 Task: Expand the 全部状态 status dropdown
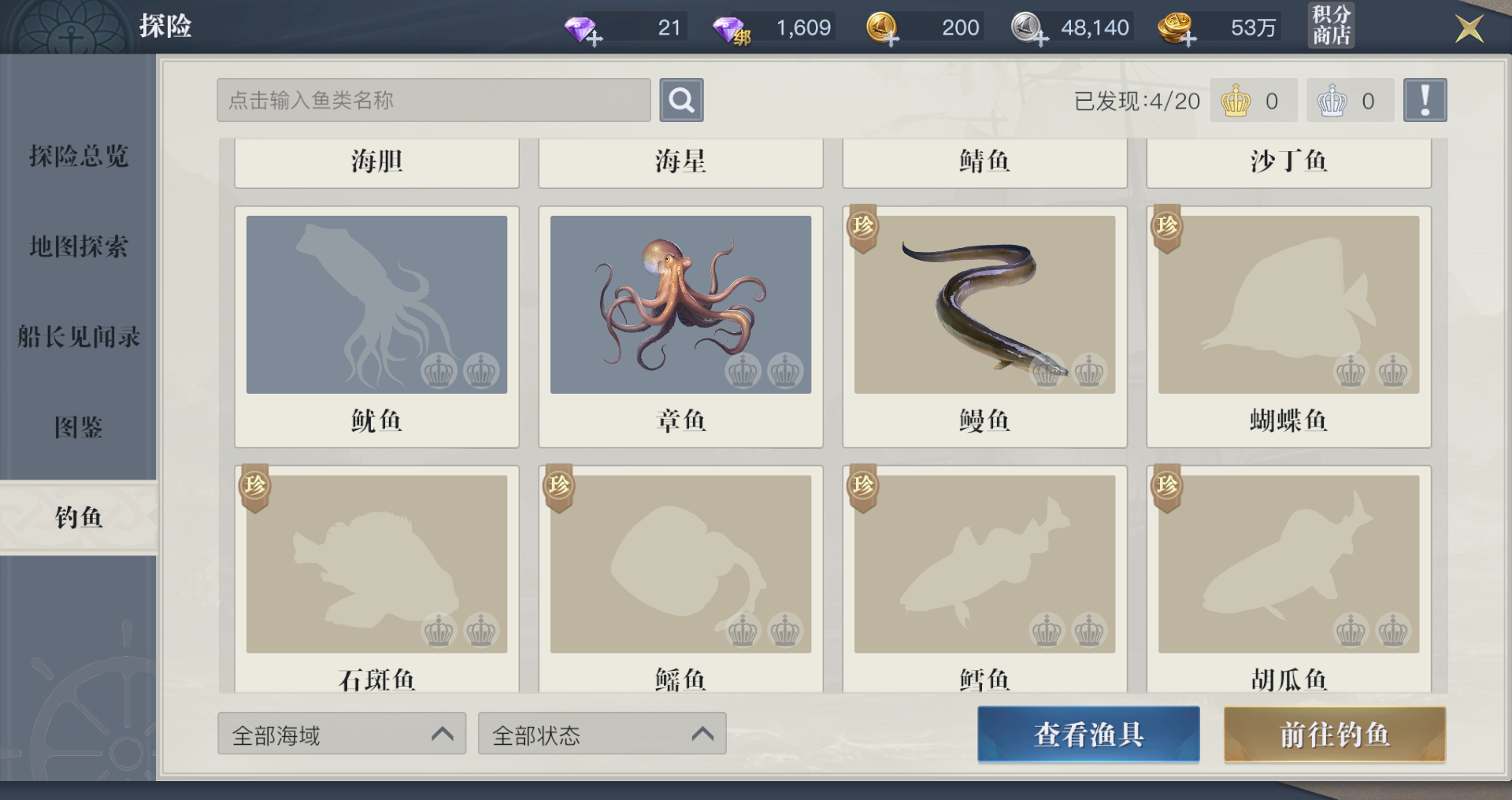tap(602, 733)
